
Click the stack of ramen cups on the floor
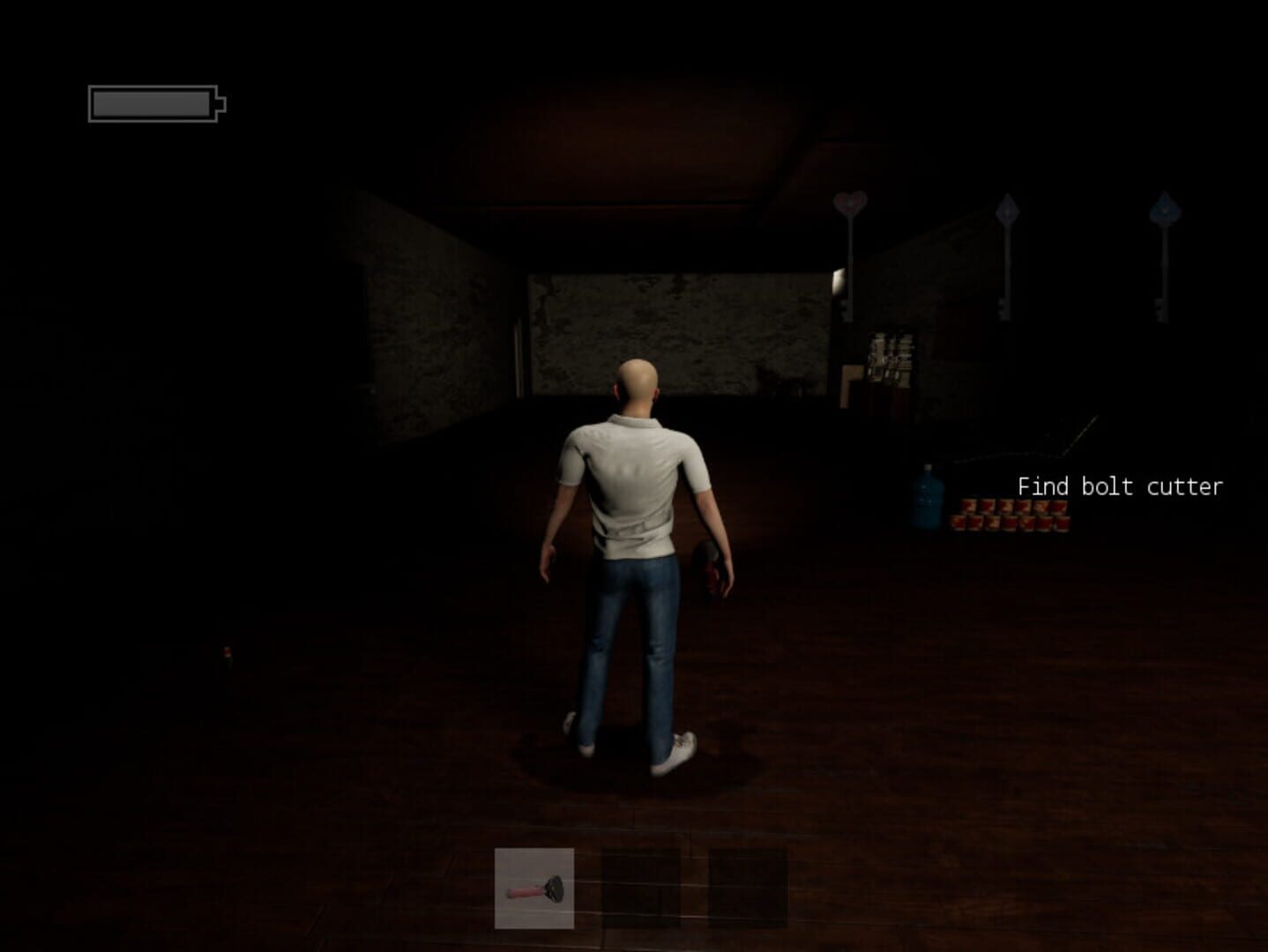point(1010,516)
